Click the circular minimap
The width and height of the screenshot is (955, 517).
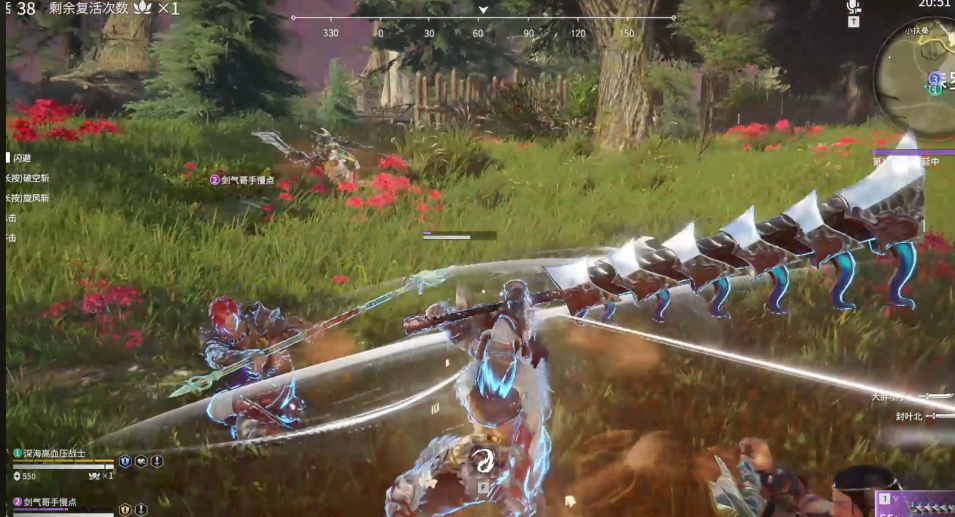tap(917, 73)
